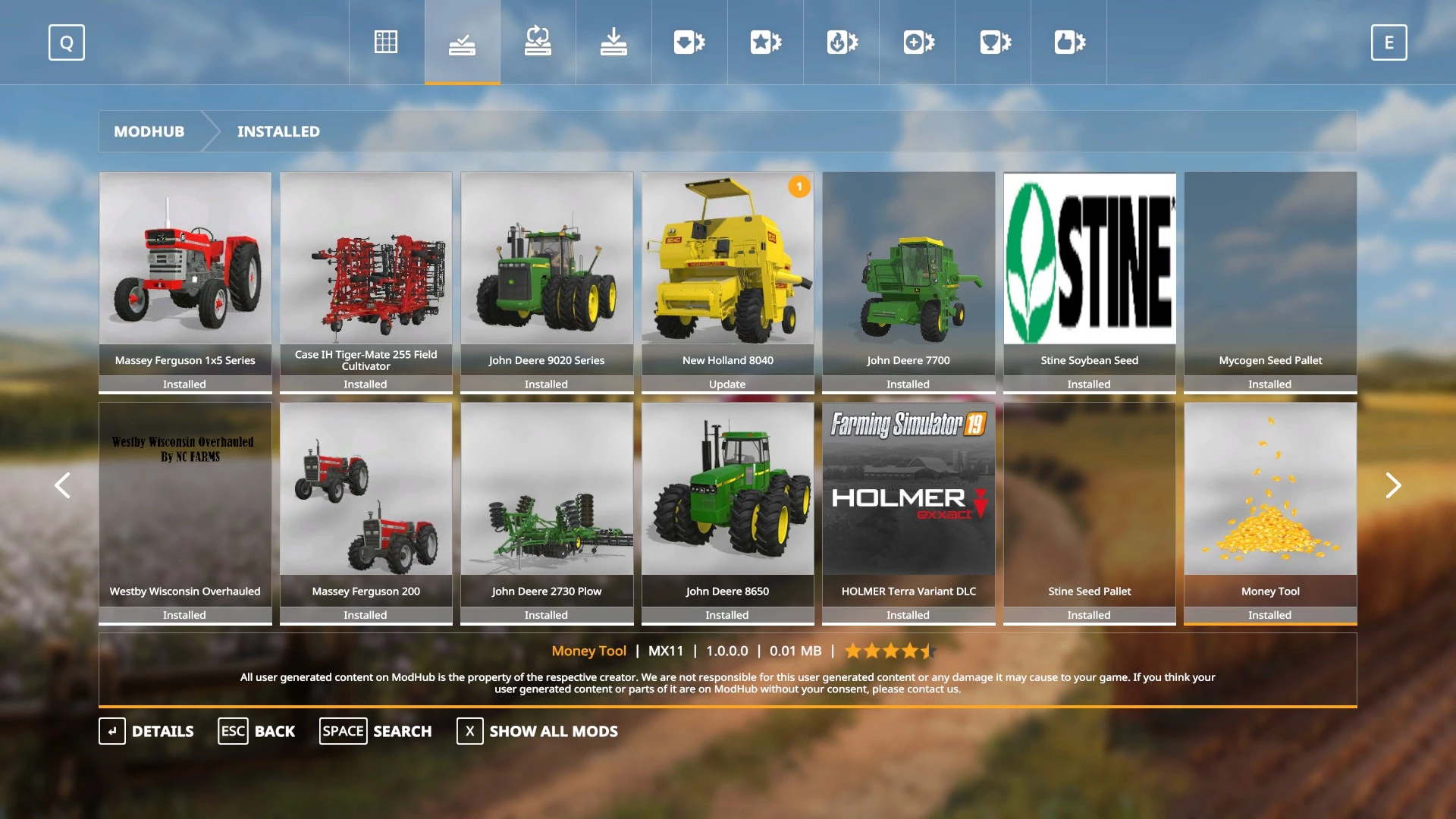Select the John Deere 7700 mod thumbnail
Image resolution: width=1456 pixels, height=819 pixels.
point(908,281)
